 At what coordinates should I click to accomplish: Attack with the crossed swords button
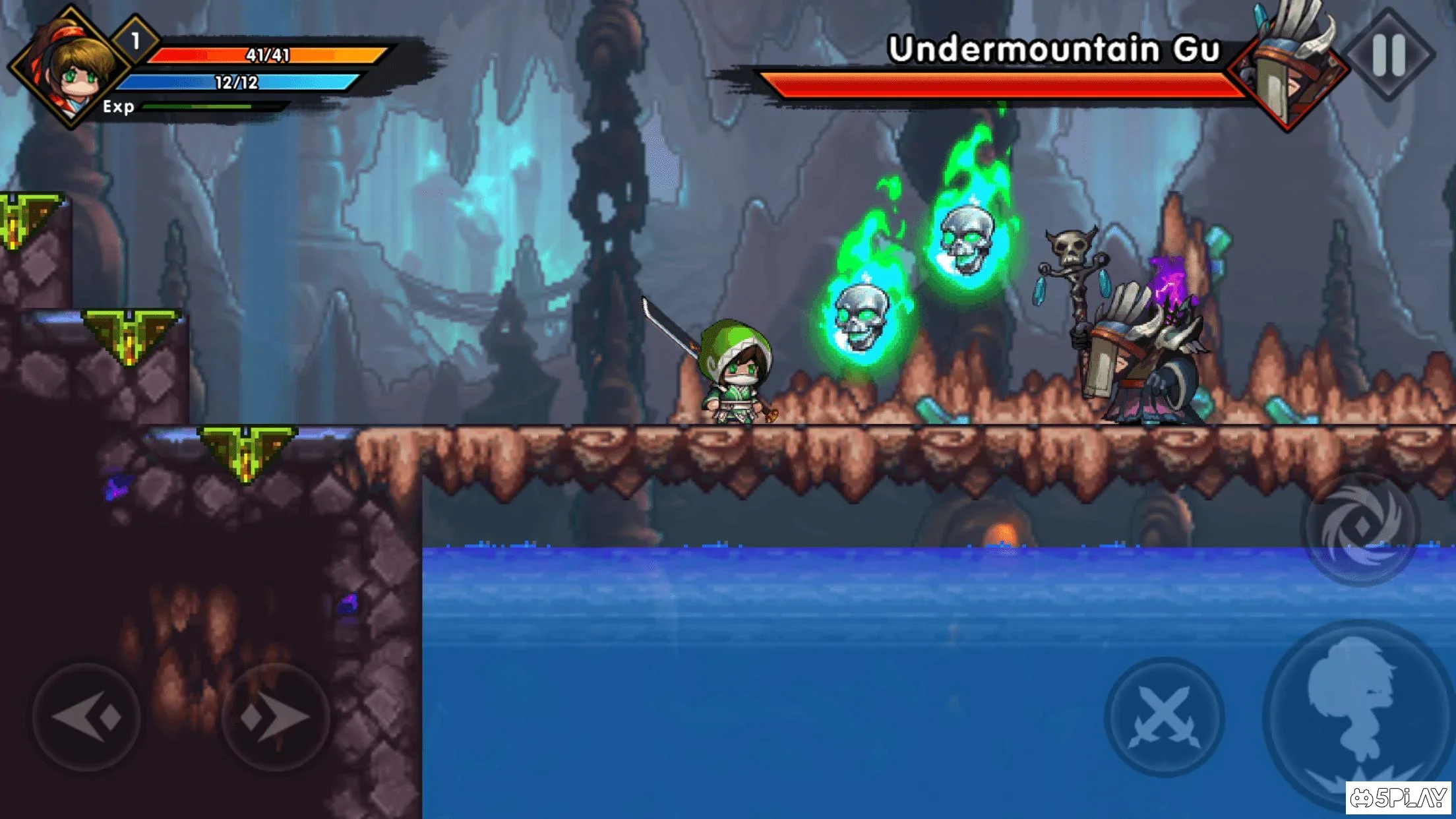pyautogui.click(x=1165, y=717)
